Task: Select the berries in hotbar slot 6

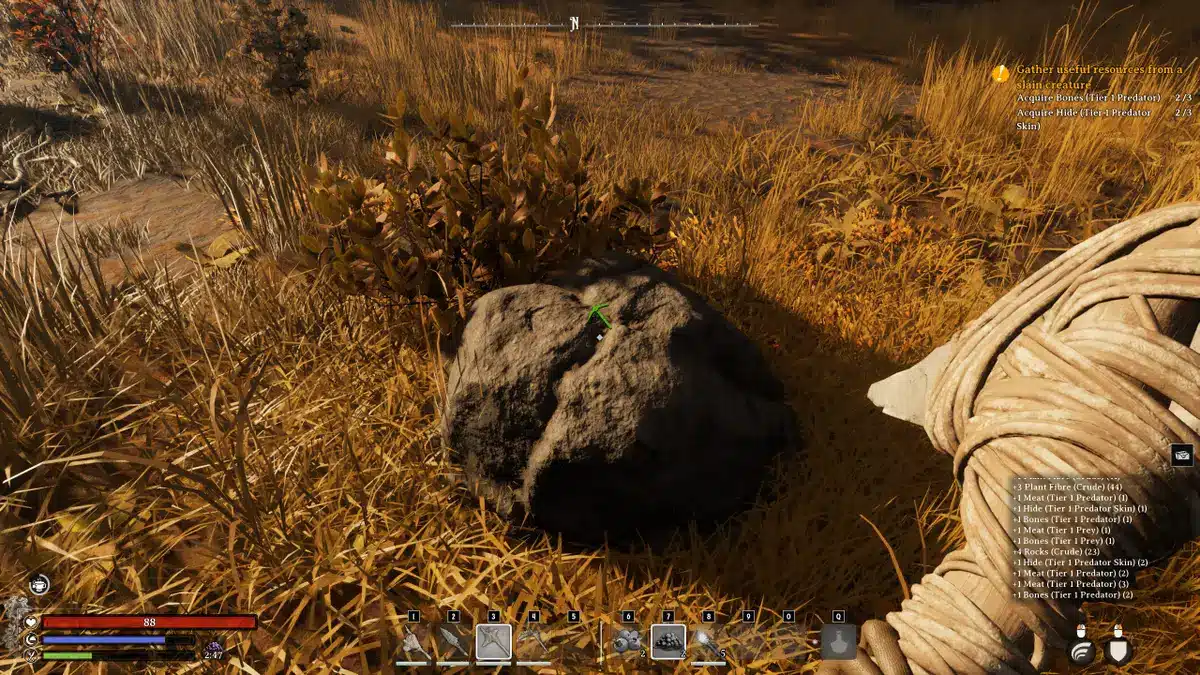Action: [628, 642]
